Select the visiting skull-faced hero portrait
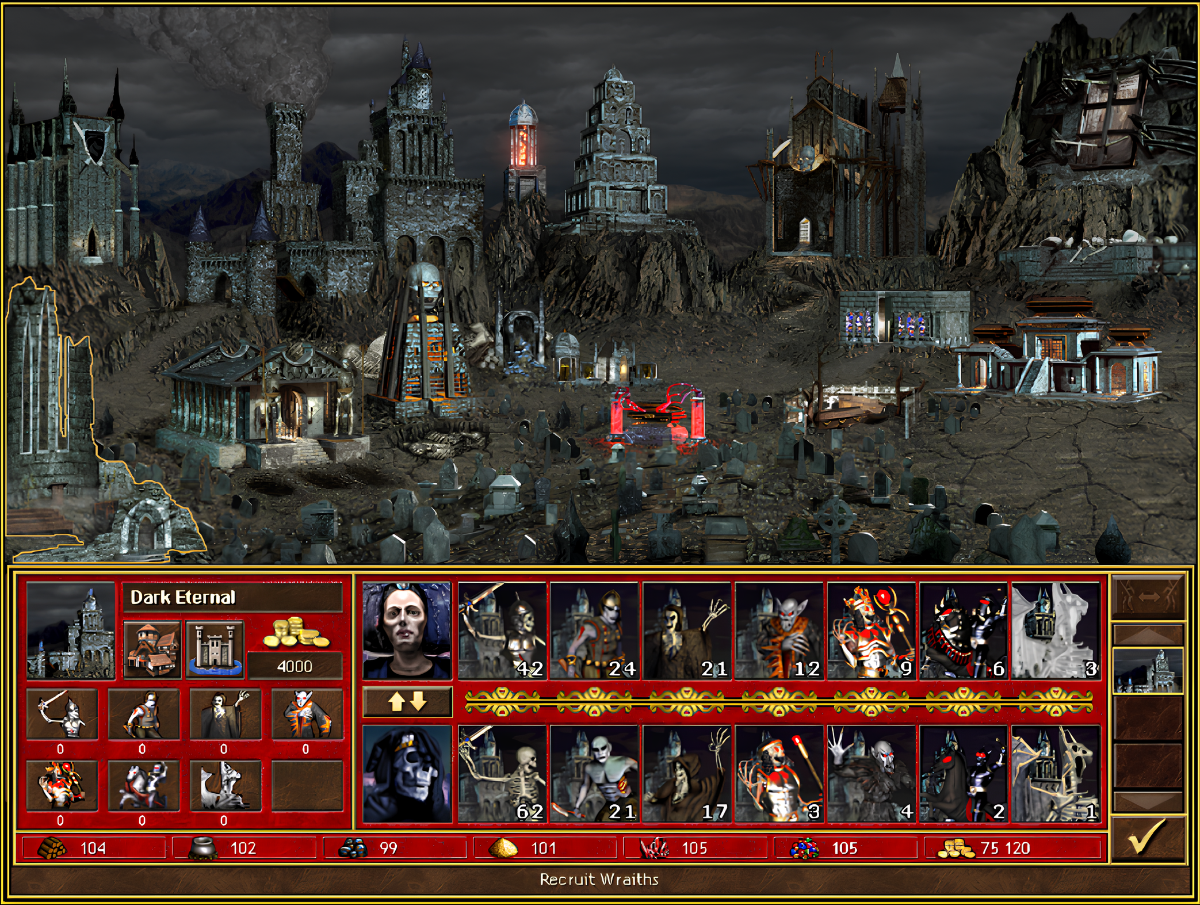Screen dimensions: 1200x905 point(407,773)
